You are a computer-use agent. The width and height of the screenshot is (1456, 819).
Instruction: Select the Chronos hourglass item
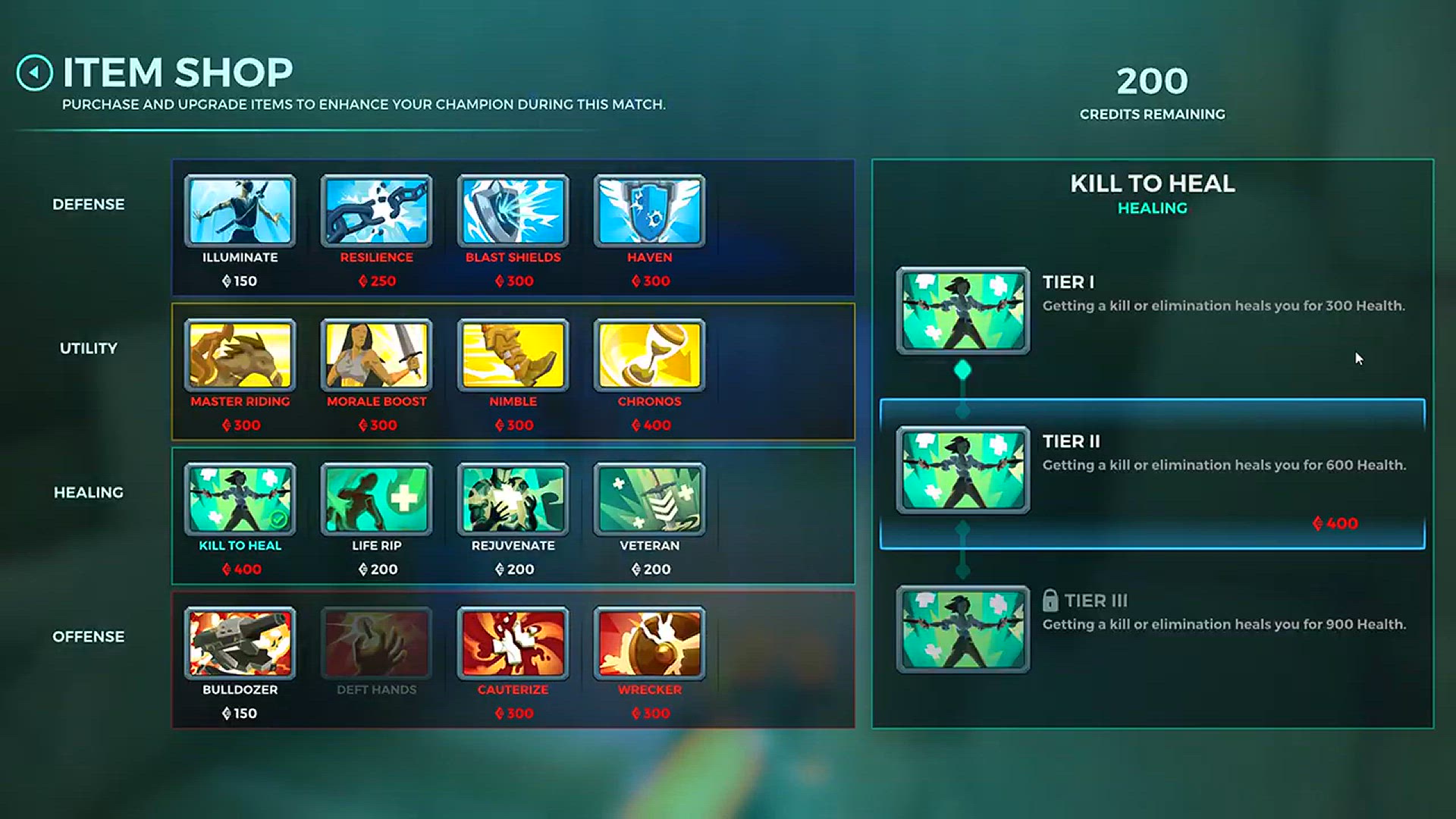click(649, 356)
